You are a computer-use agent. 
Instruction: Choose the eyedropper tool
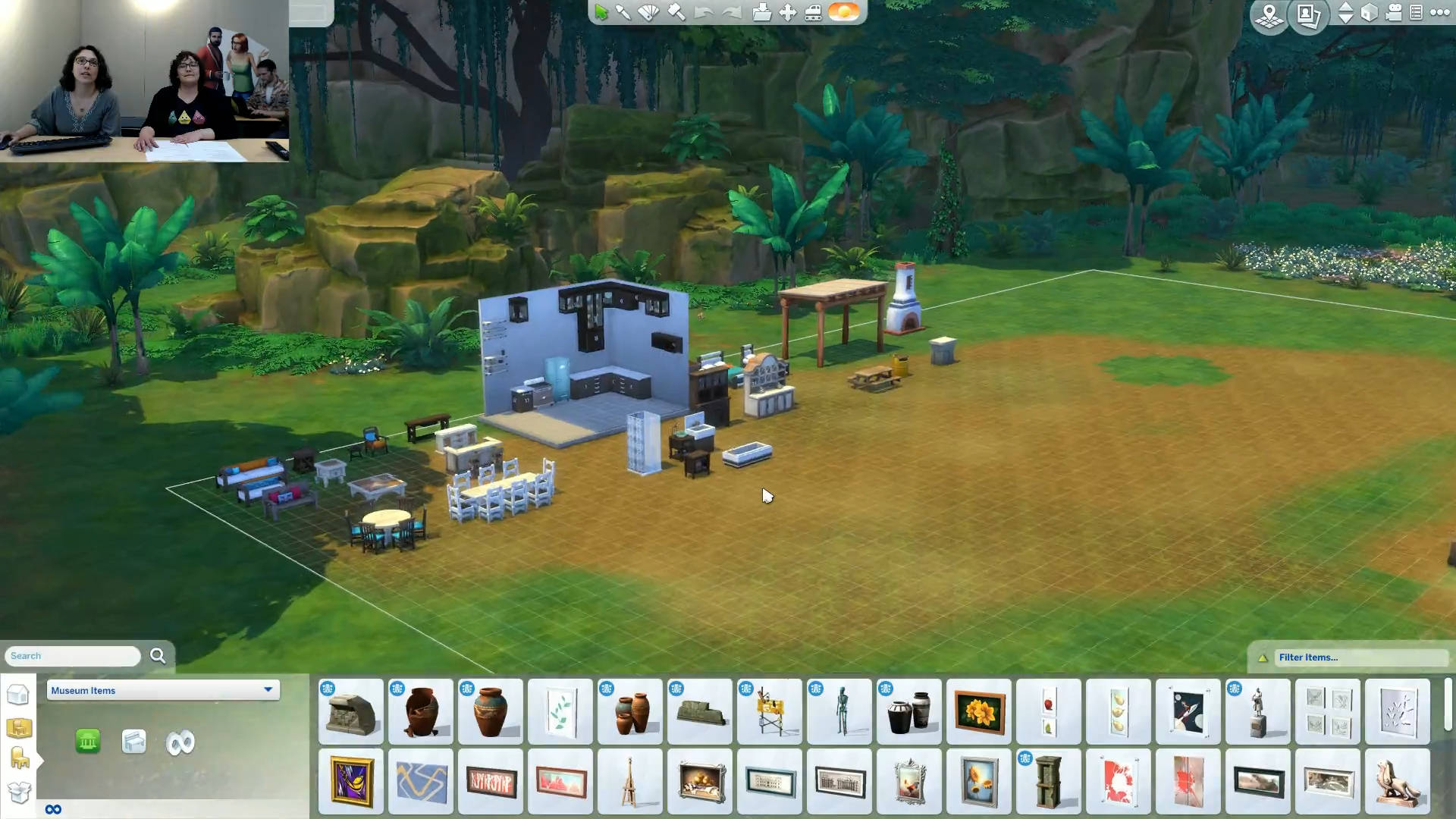pyautogui.click(x=623, y=12)
